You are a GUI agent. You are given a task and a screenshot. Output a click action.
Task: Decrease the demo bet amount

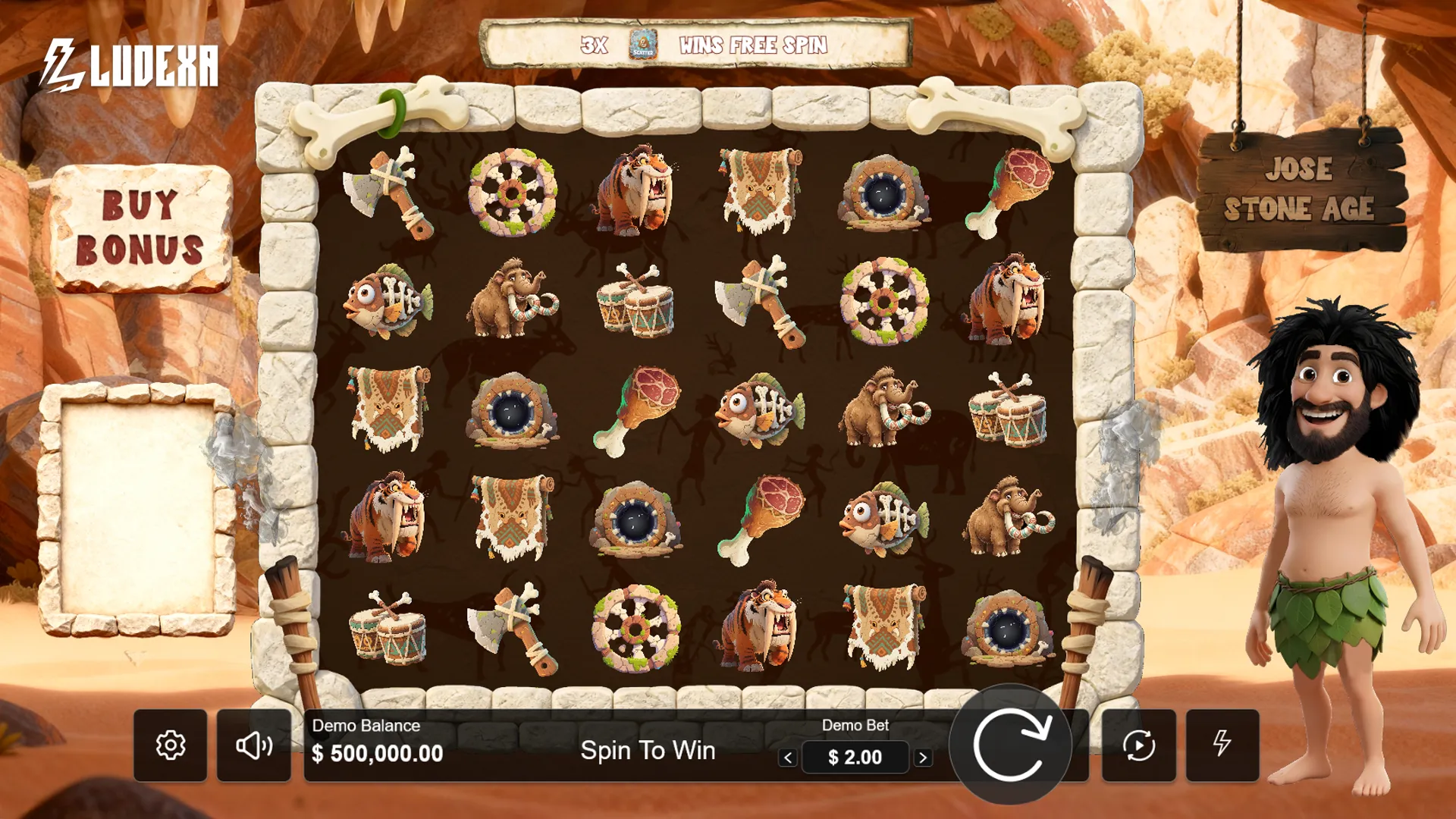tap(788, 758)
